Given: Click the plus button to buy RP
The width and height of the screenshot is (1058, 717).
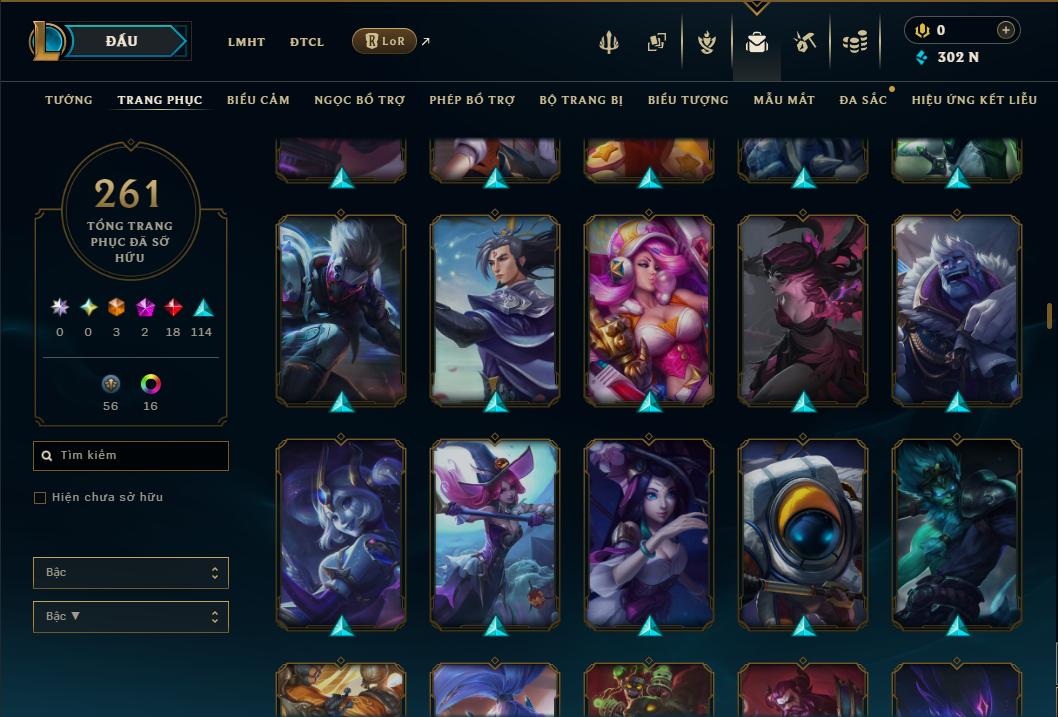Looking at the screenshot, I should [x=1005, y=30].
